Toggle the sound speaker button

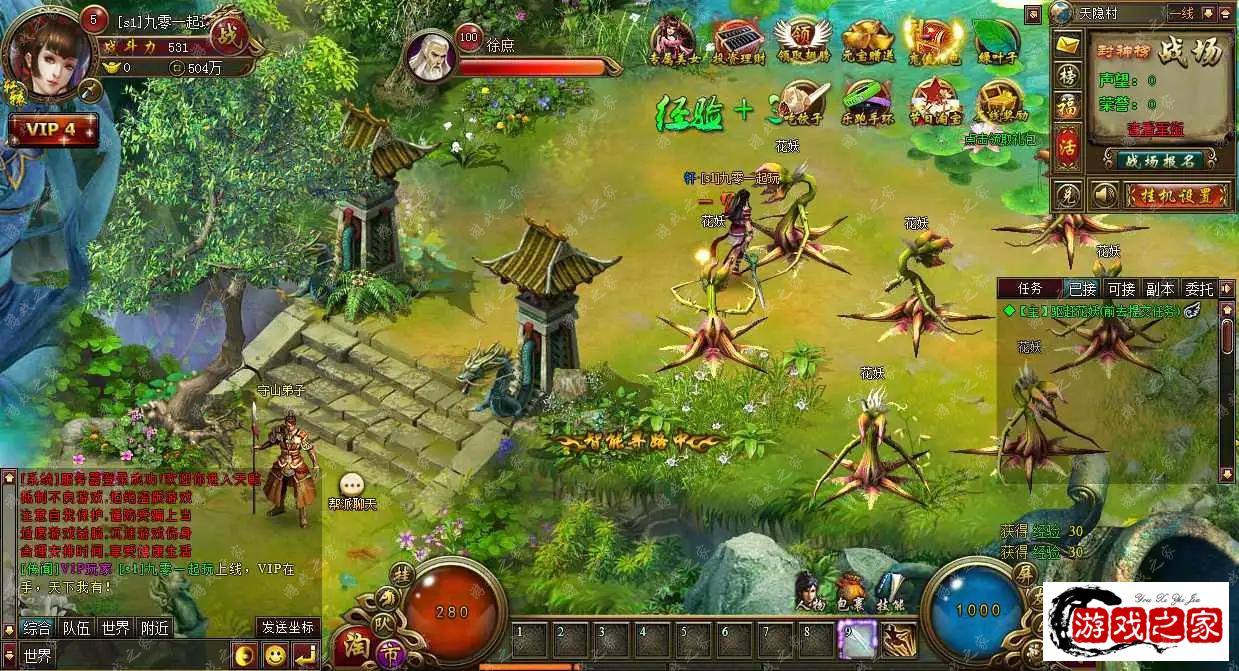(1104, 194)
